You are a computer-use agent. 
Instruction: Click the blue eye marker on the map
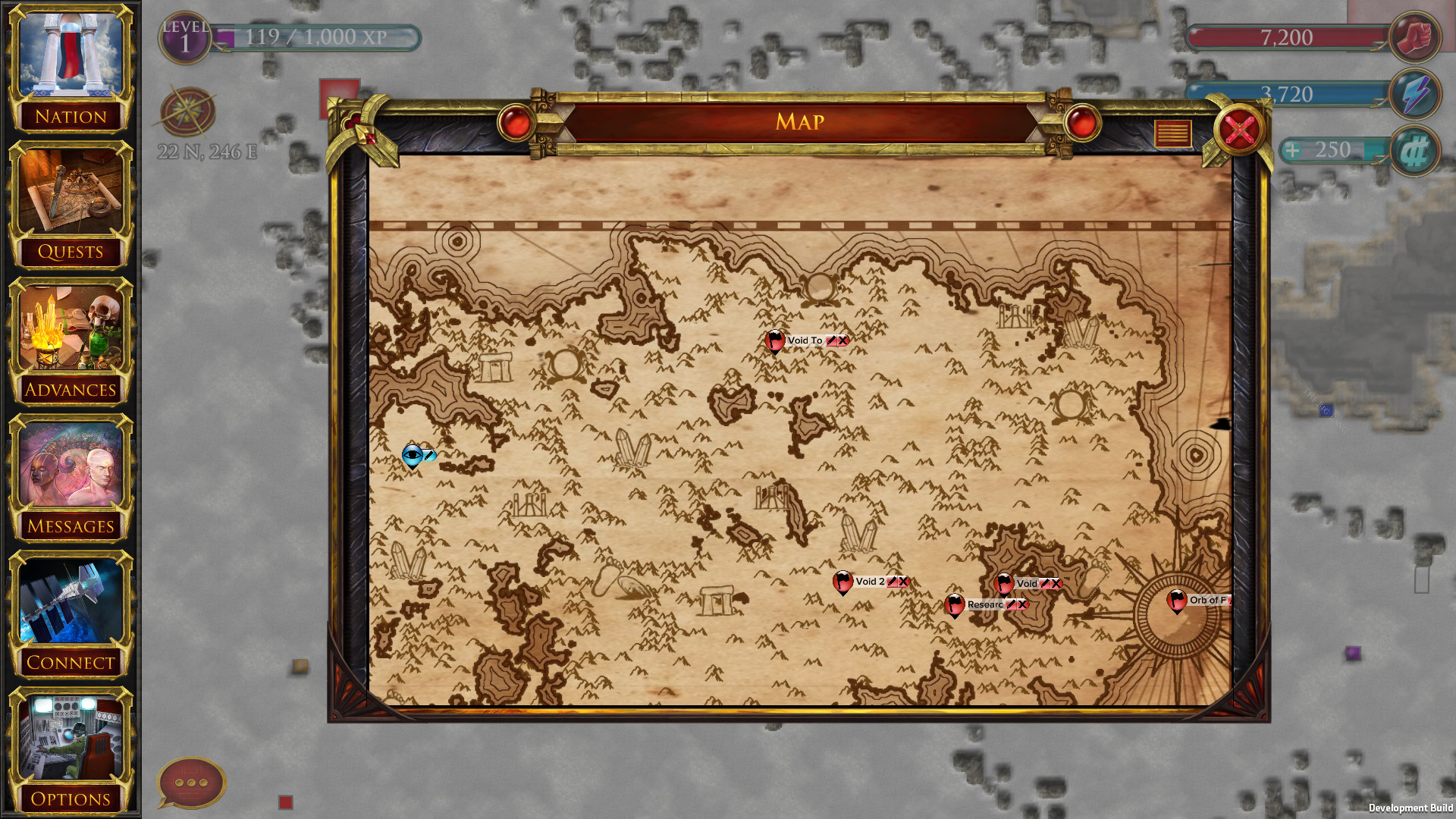pos(412,455)
